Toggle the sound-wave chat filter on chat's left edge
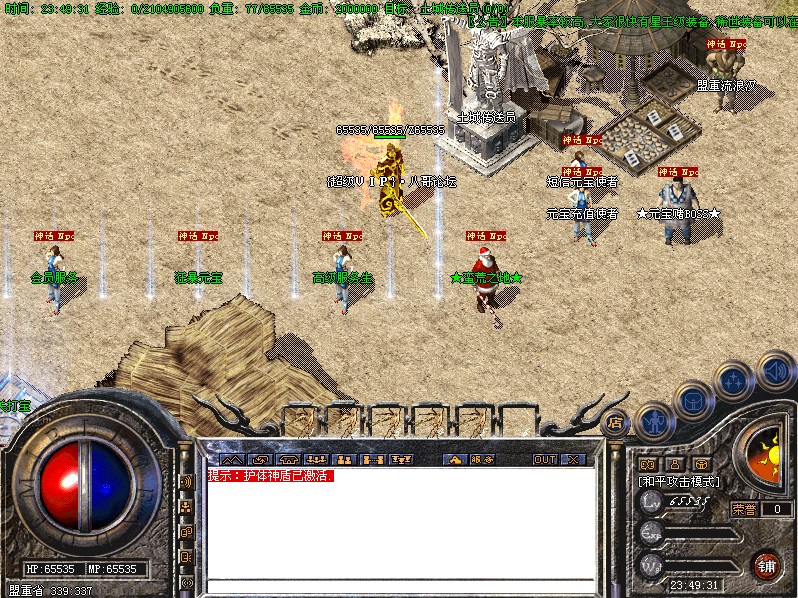798x598 pixels. [x=186, y=481]
